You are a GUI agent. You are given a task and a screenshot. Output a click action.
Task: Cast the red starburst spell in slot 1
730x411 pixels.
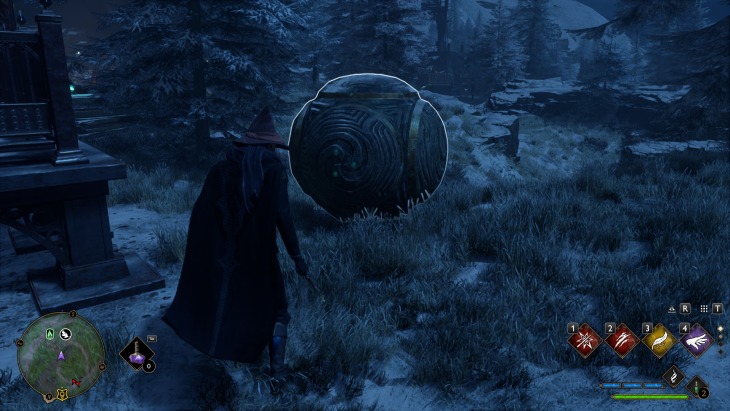click(x=583, y=340)
